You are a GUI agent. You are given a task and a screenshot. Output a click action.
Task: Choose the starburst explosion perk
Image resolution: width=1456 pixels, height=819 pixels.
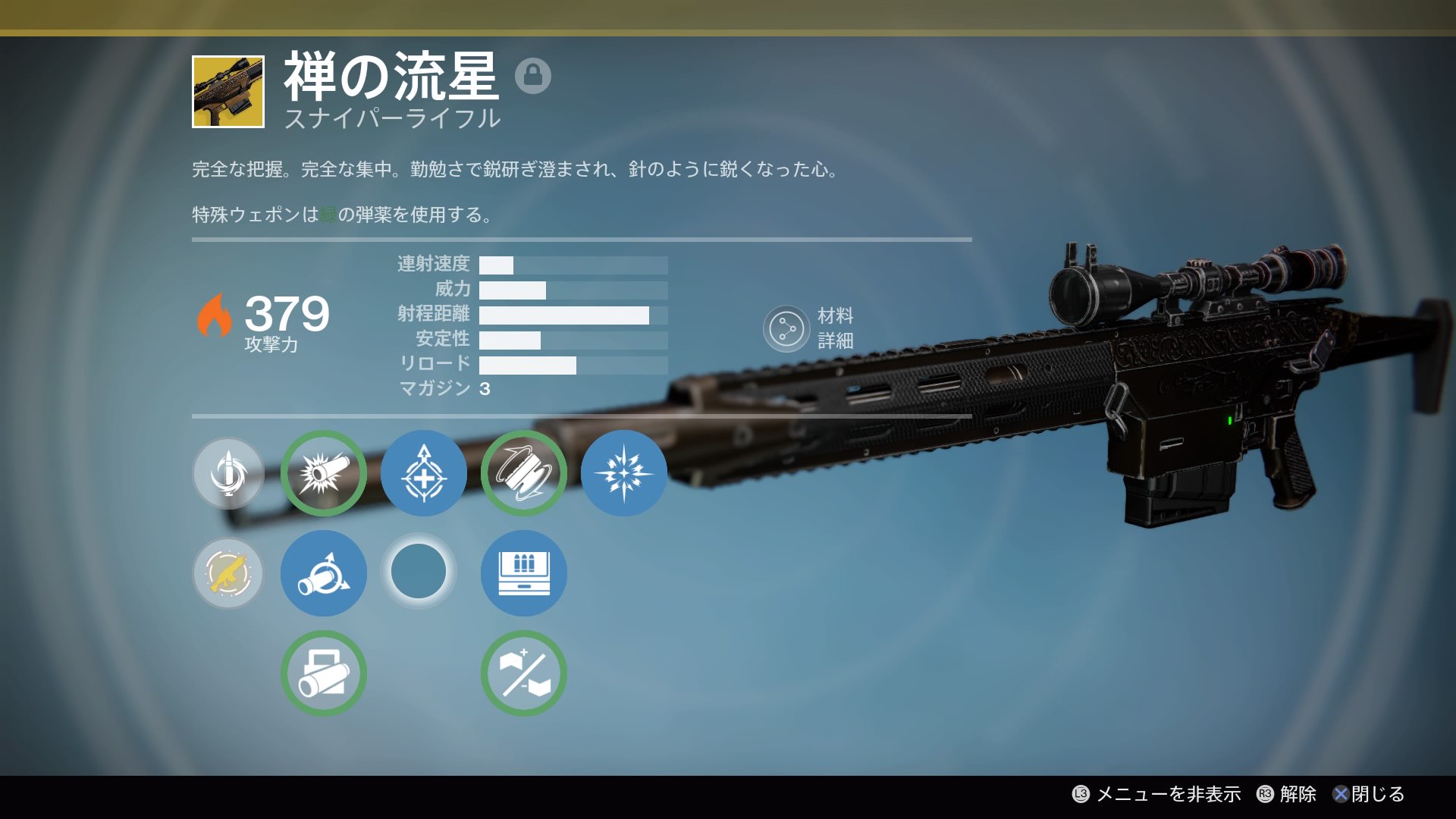coord(623,474)
